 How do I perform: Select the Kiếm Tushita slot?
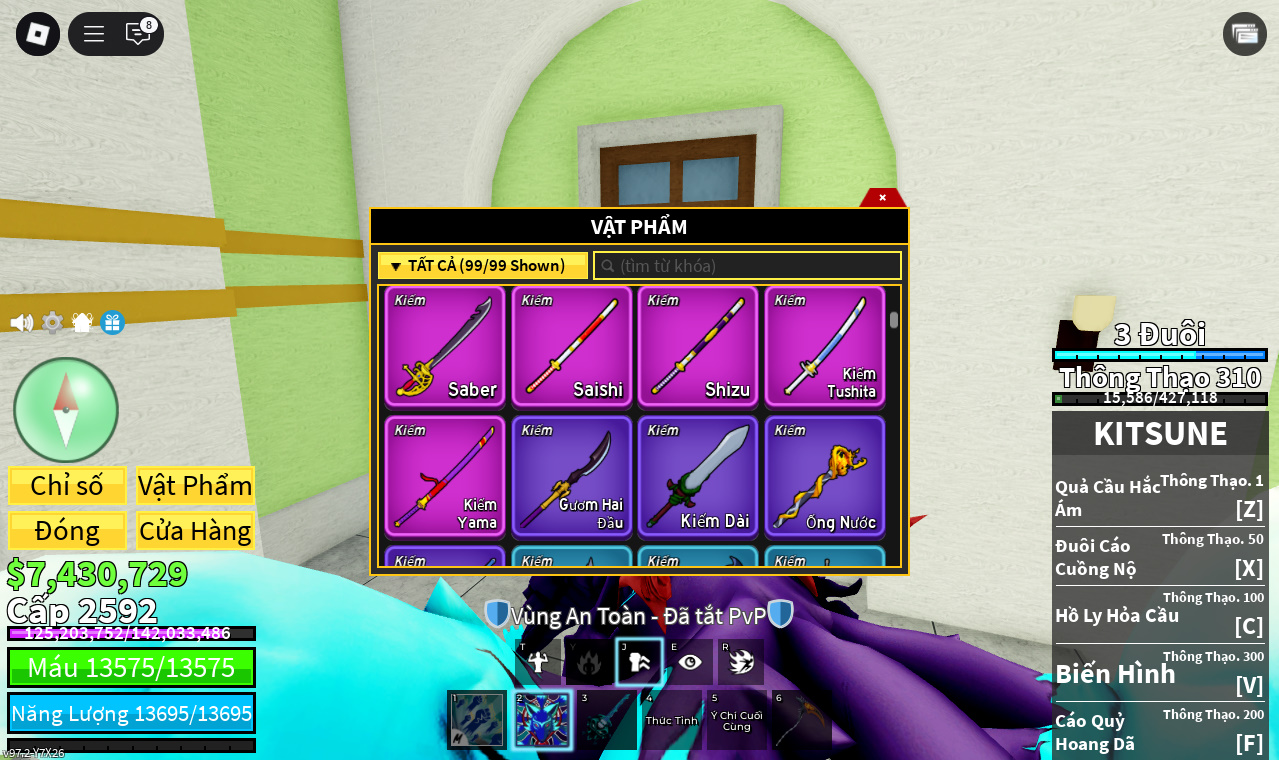825,346
